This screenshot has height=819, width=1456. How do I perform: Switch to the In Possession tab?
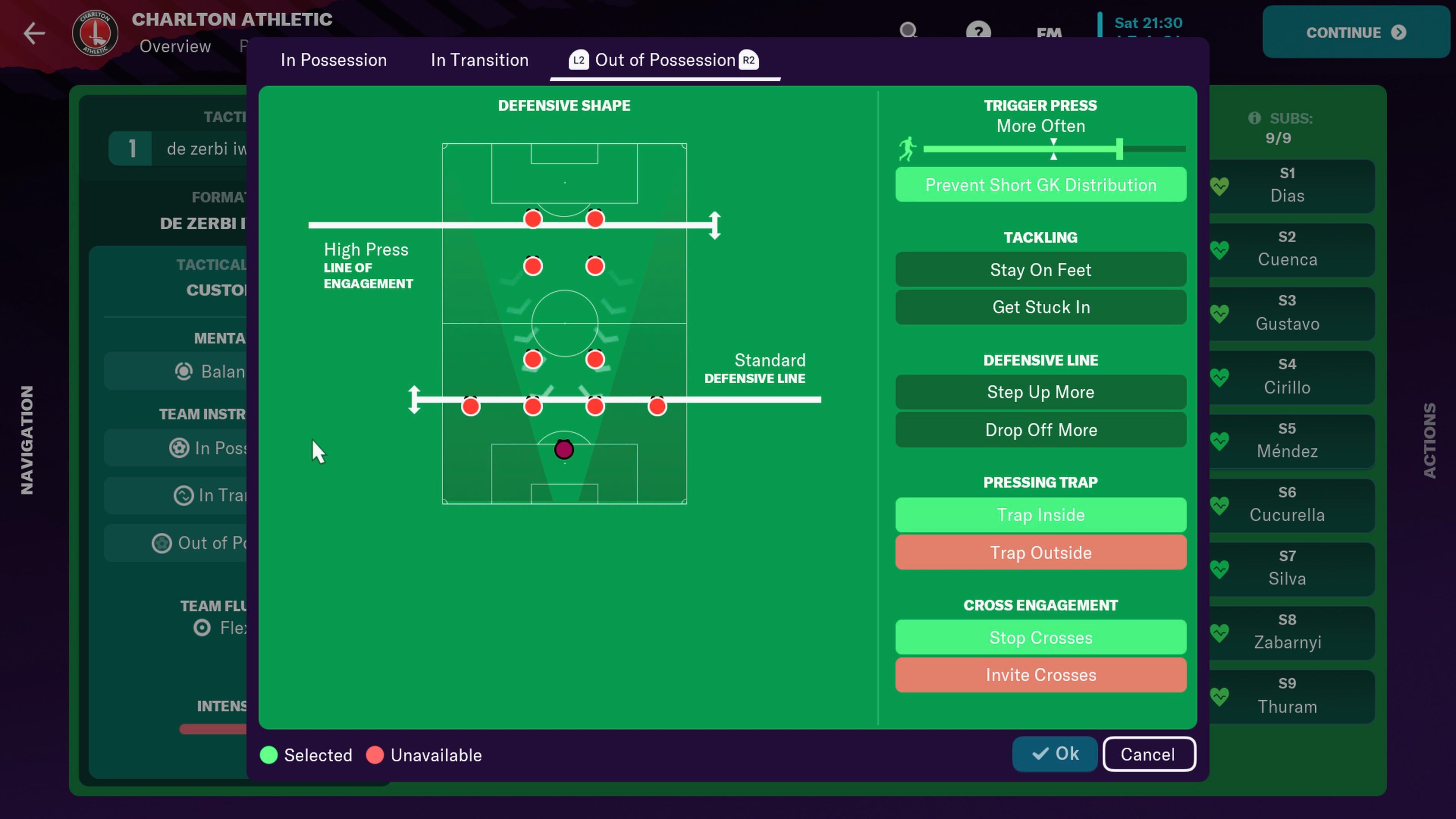pyautogui.click(x=334, y=60)
